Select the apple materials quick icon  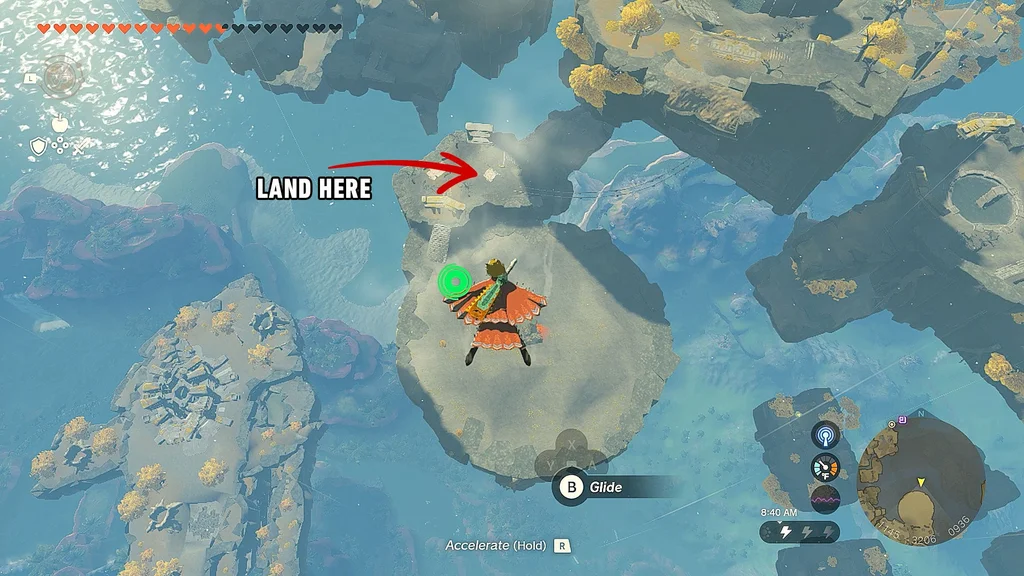(58, 122)
